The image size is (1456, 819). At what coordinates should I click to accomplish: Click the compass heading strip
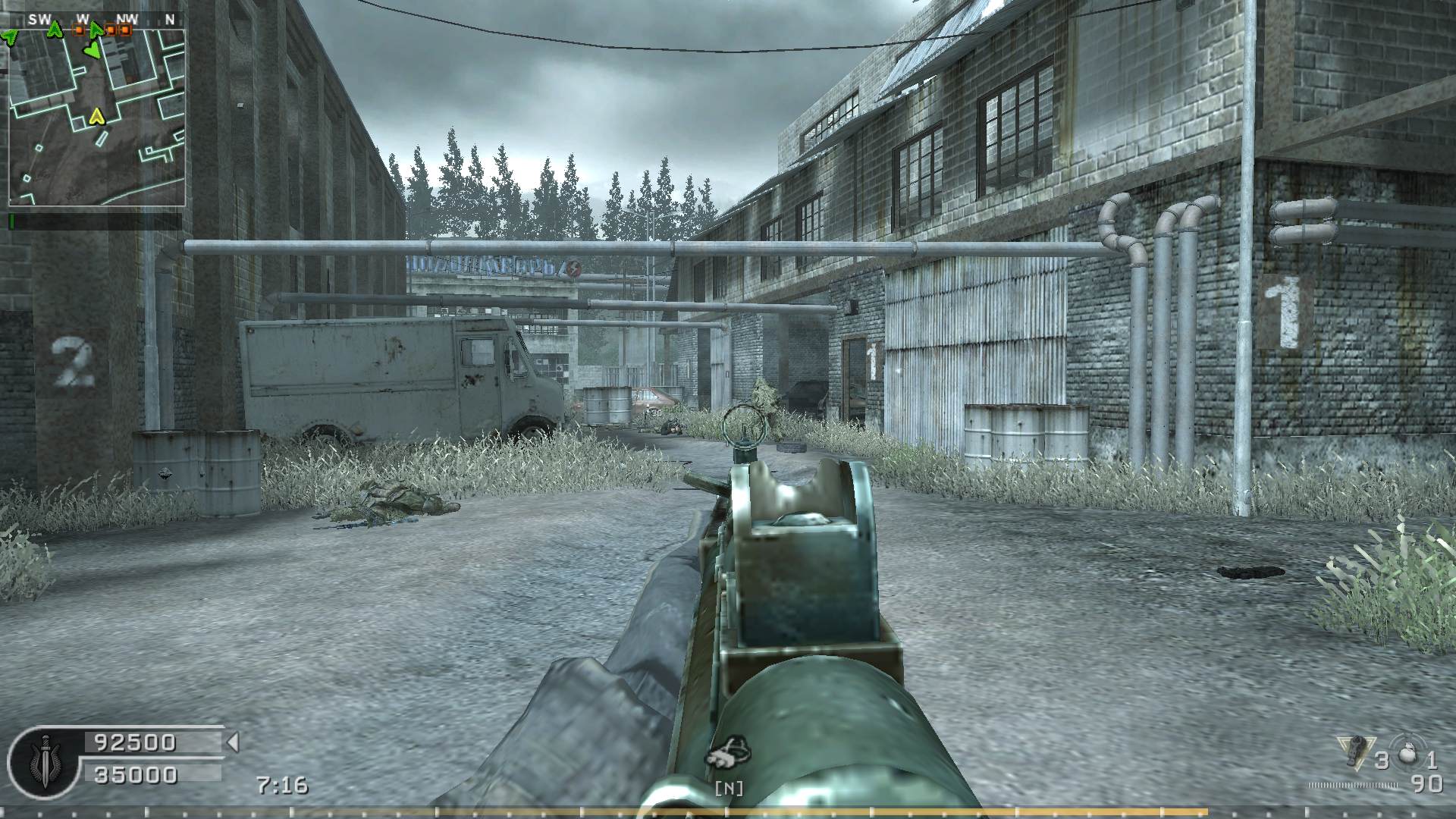96,19
